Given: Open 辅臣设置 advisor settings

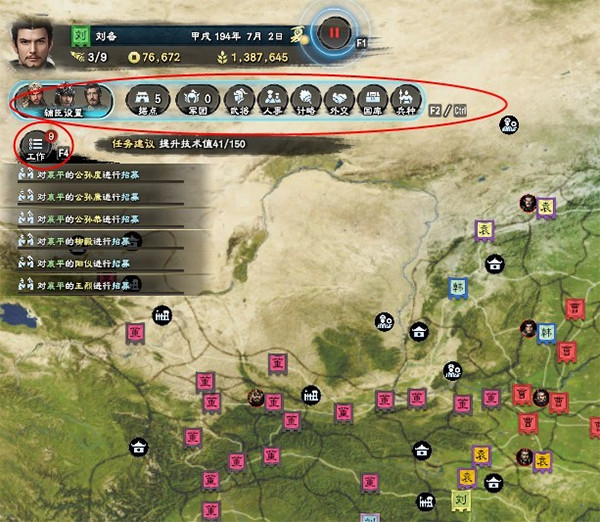Looking at the screenshot, I should click(64, 100).
